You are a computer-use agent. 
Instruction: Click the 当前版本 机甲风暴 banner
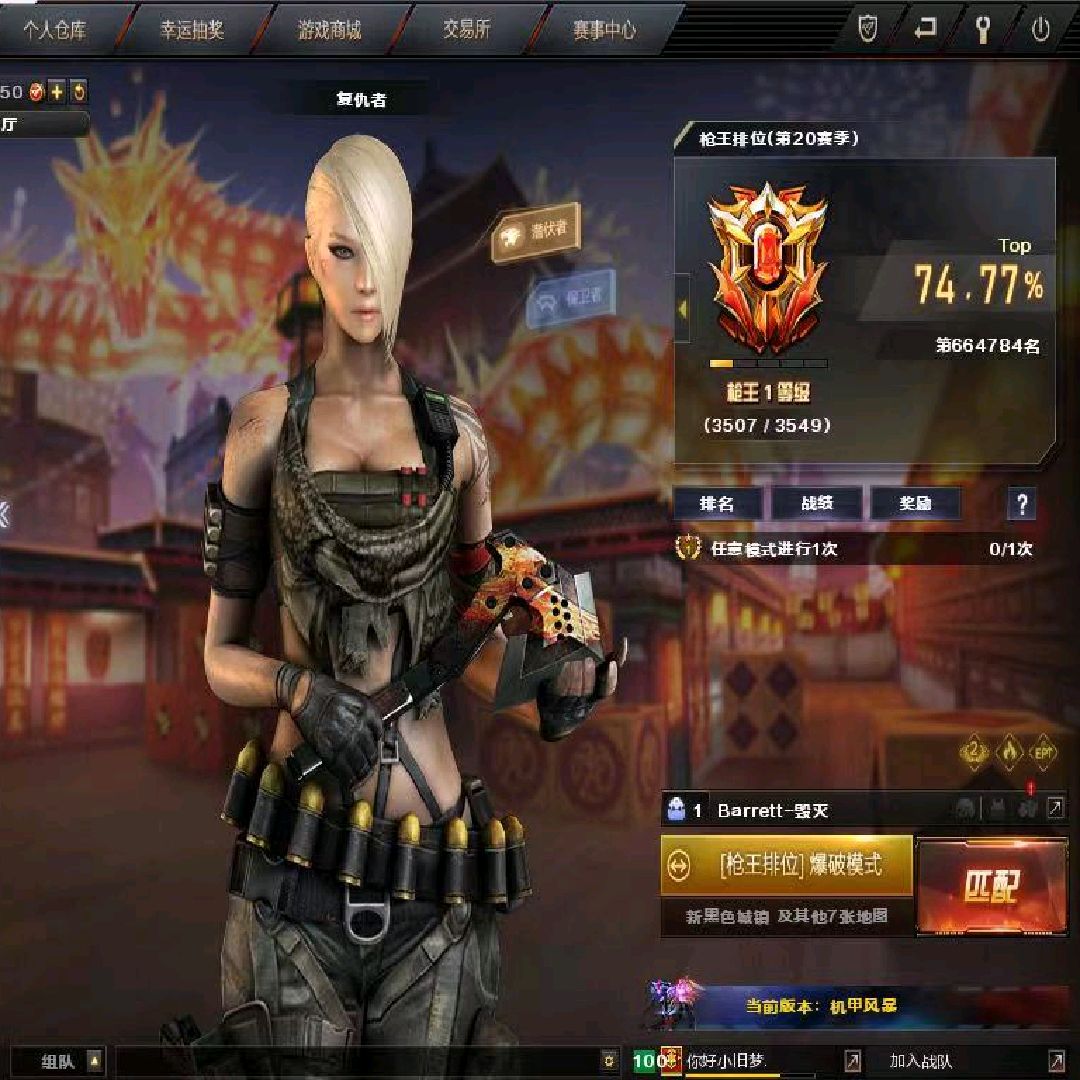point(820,1005)
